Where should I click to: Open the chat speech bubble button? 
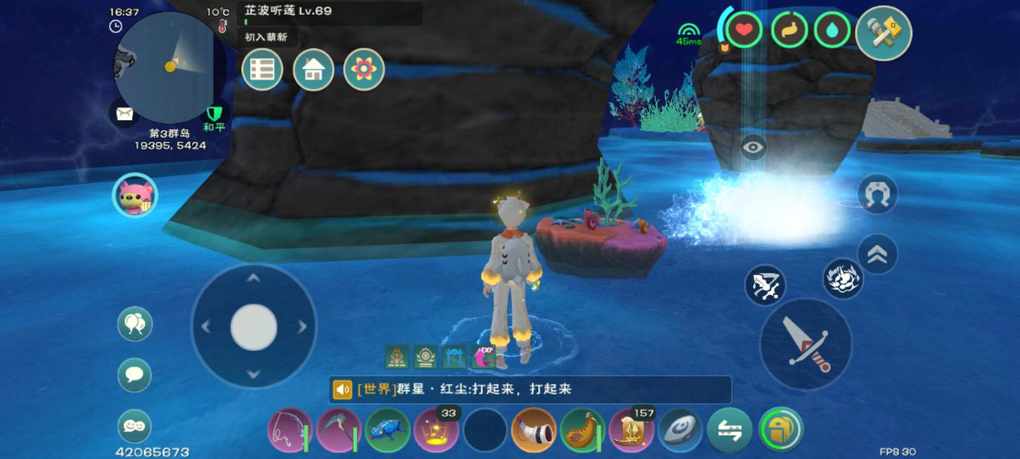click(134, 375)
